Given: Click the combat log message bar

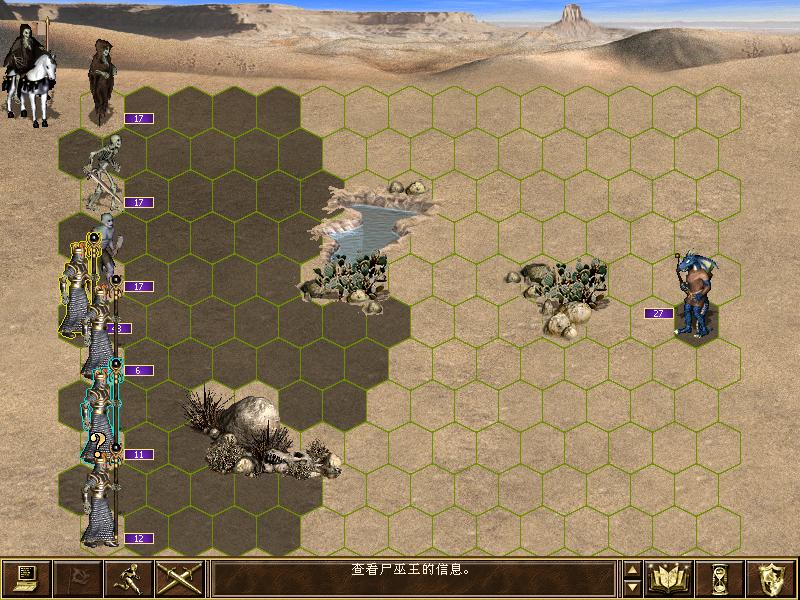Looking at the screenshot, I should coord(413,579).
